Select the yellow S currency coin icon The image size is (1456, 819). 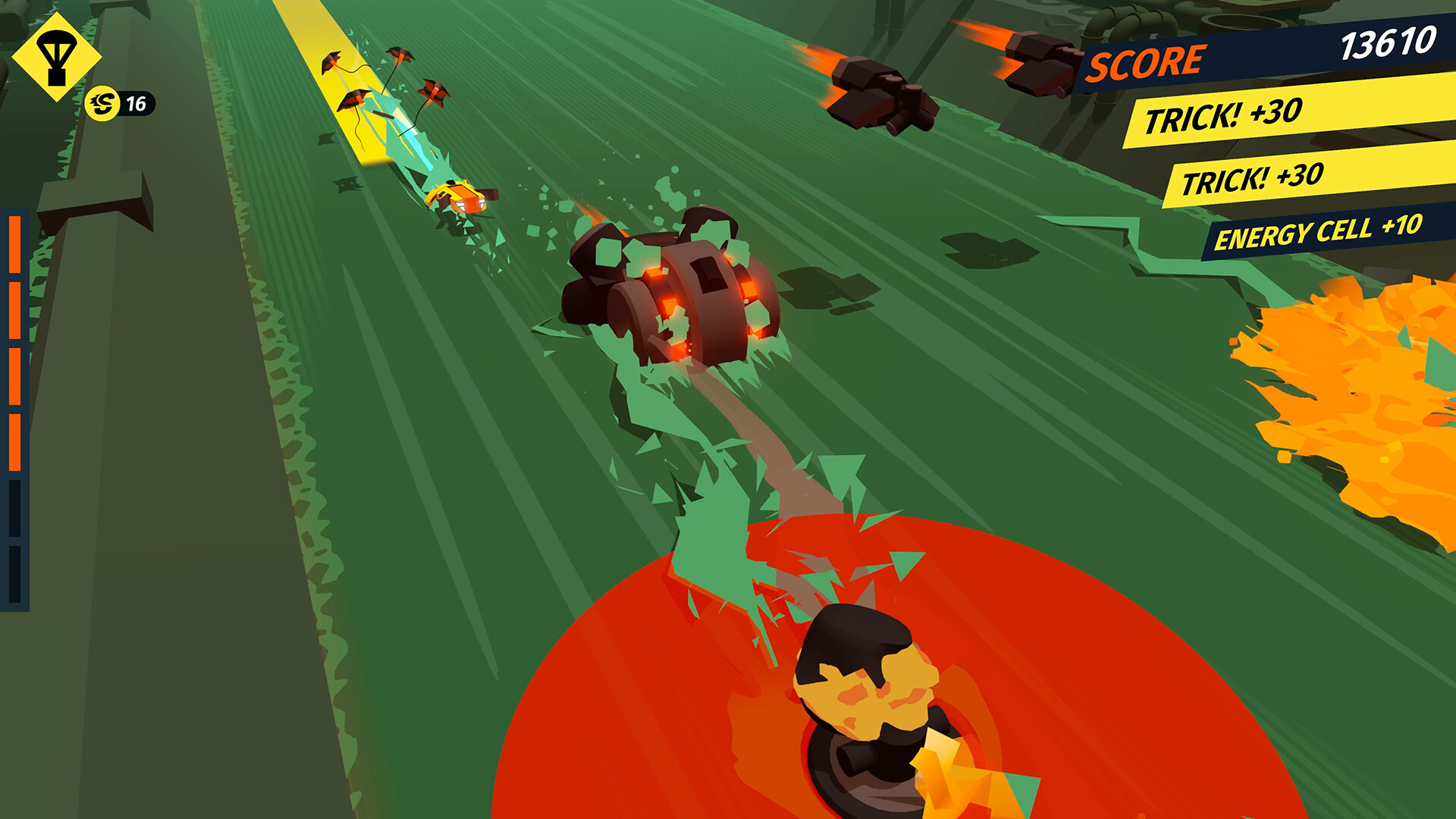102,105
